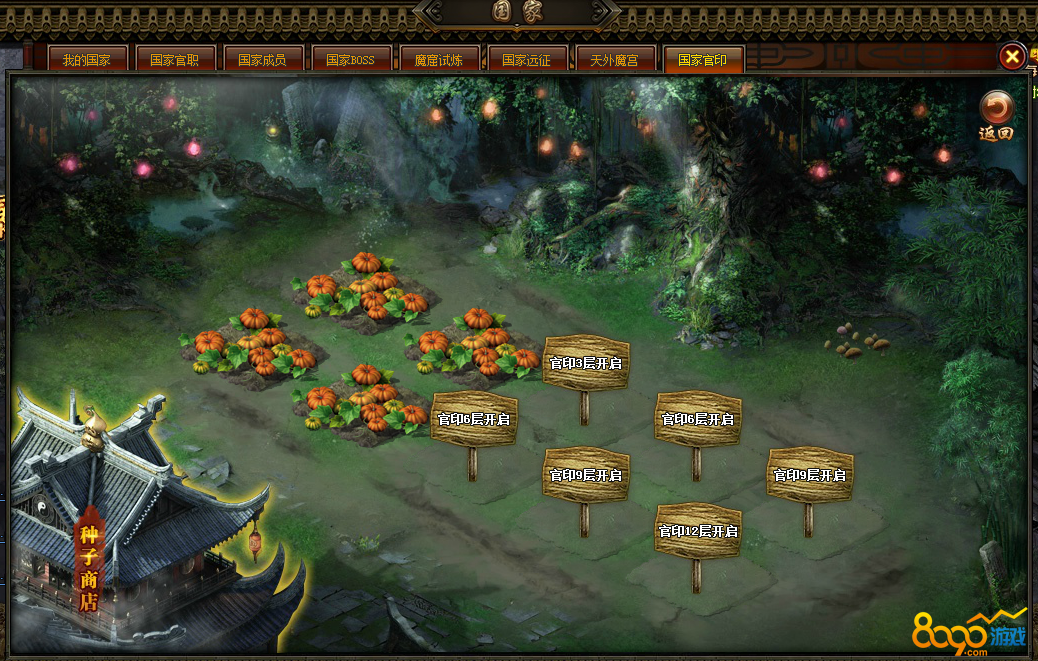Screen dimensions: 1038x661
Task: Show the 国家成员 tab
Action: (x=263, y=60)
